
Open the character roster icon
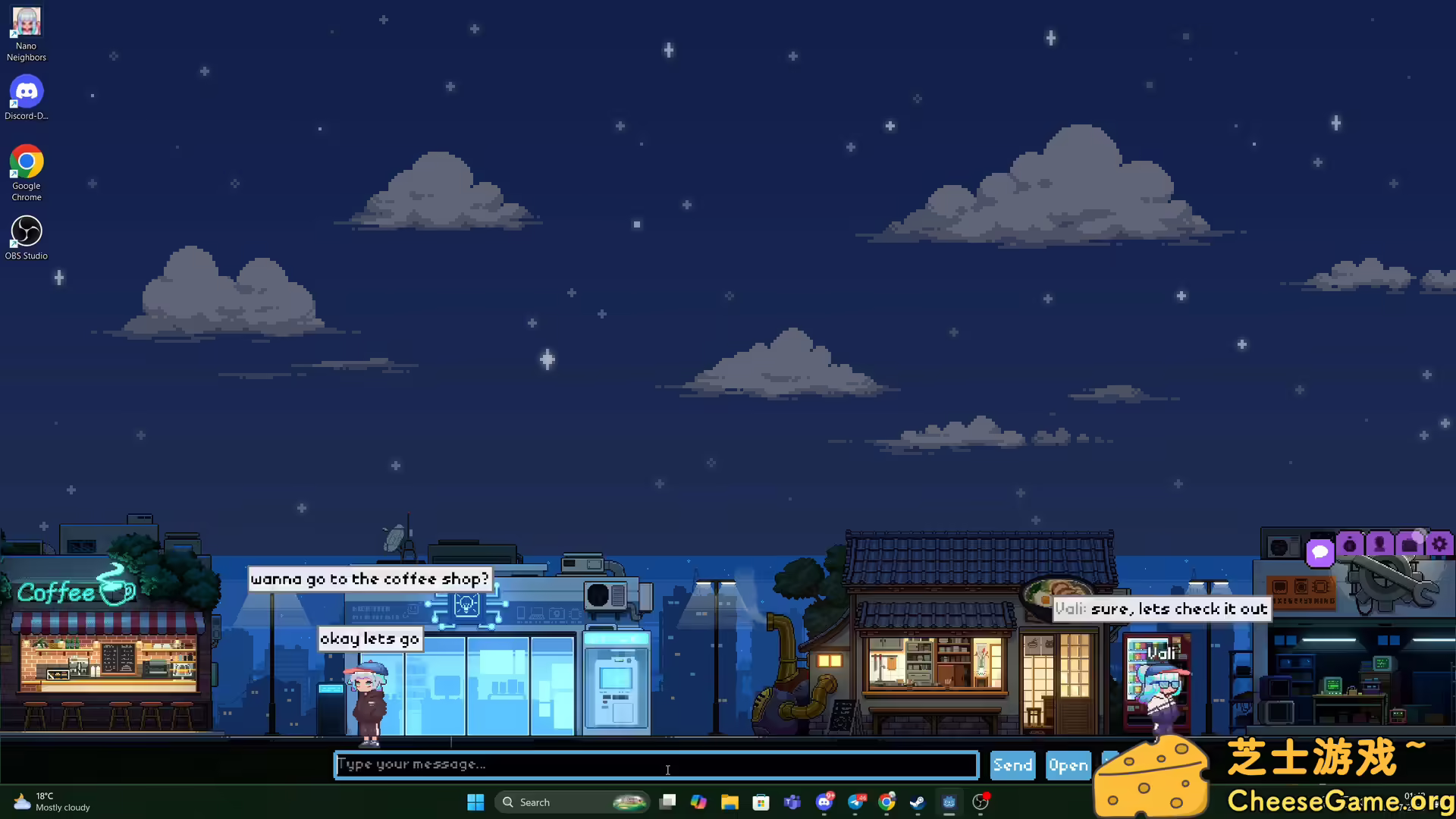pyautogui.click(x=1379, y=544)
